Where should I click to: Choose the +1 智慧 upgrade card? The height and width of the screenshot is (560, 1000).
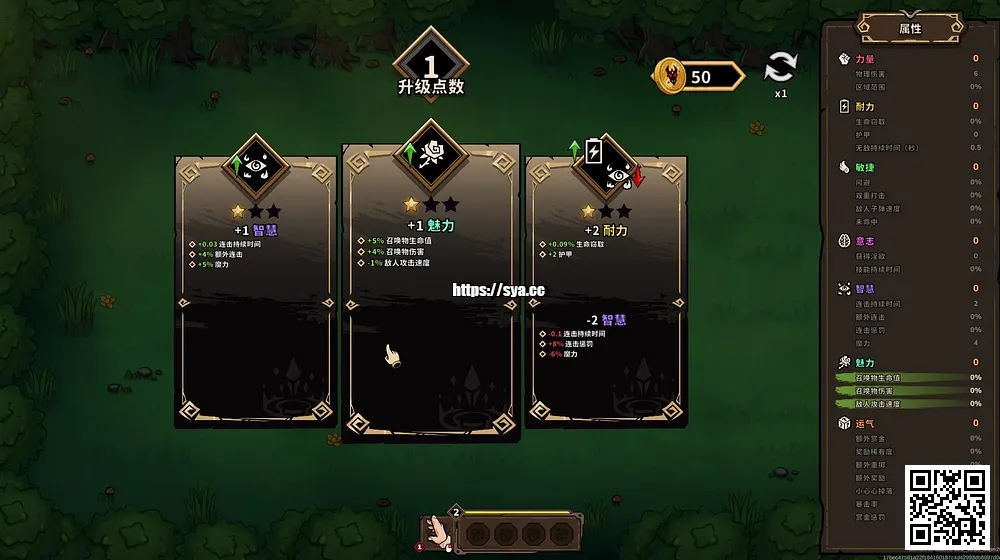[x=256, y=290]
